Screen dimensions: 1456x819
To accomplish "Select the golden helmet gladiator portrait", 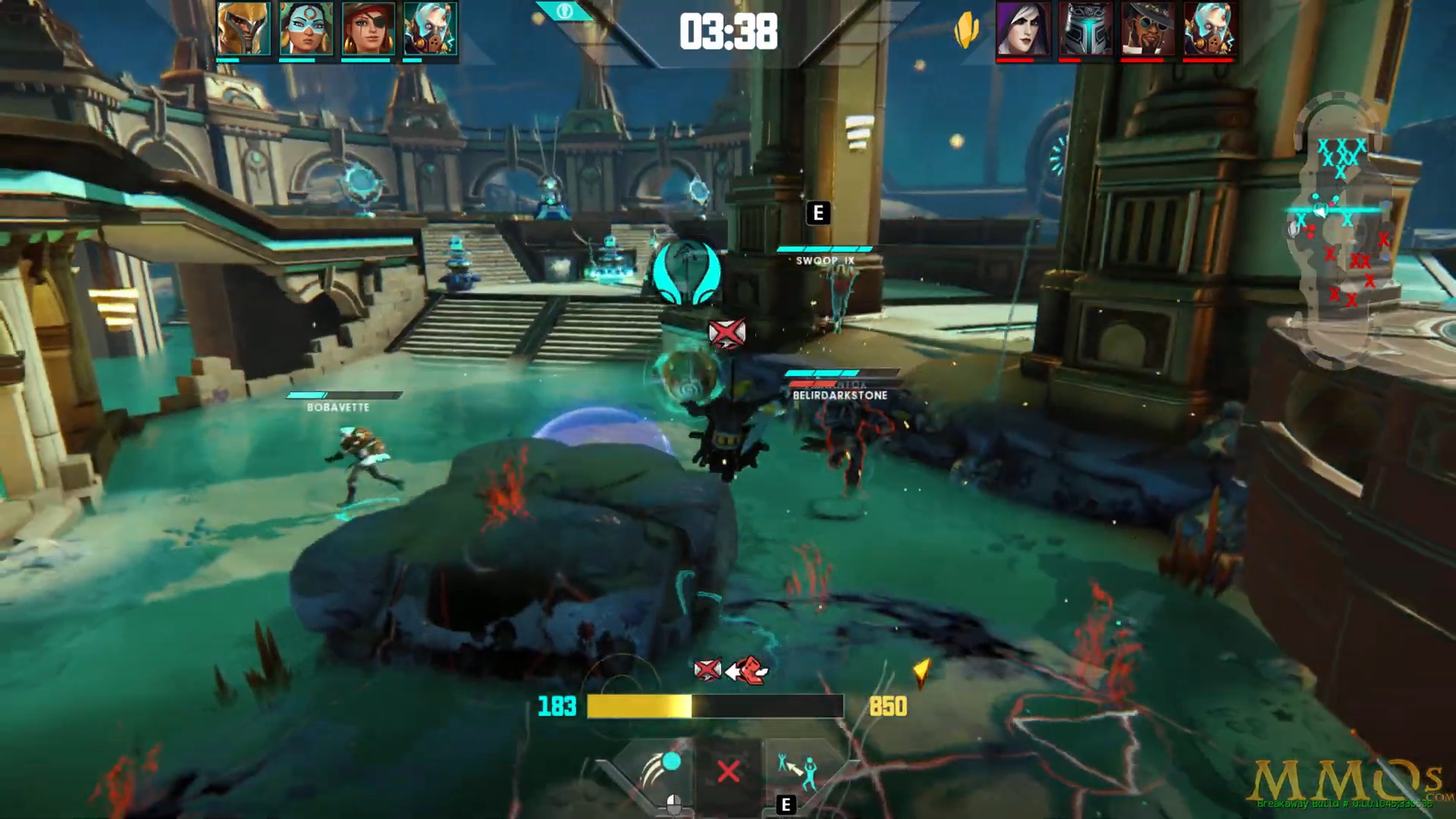I will point(243,29).
